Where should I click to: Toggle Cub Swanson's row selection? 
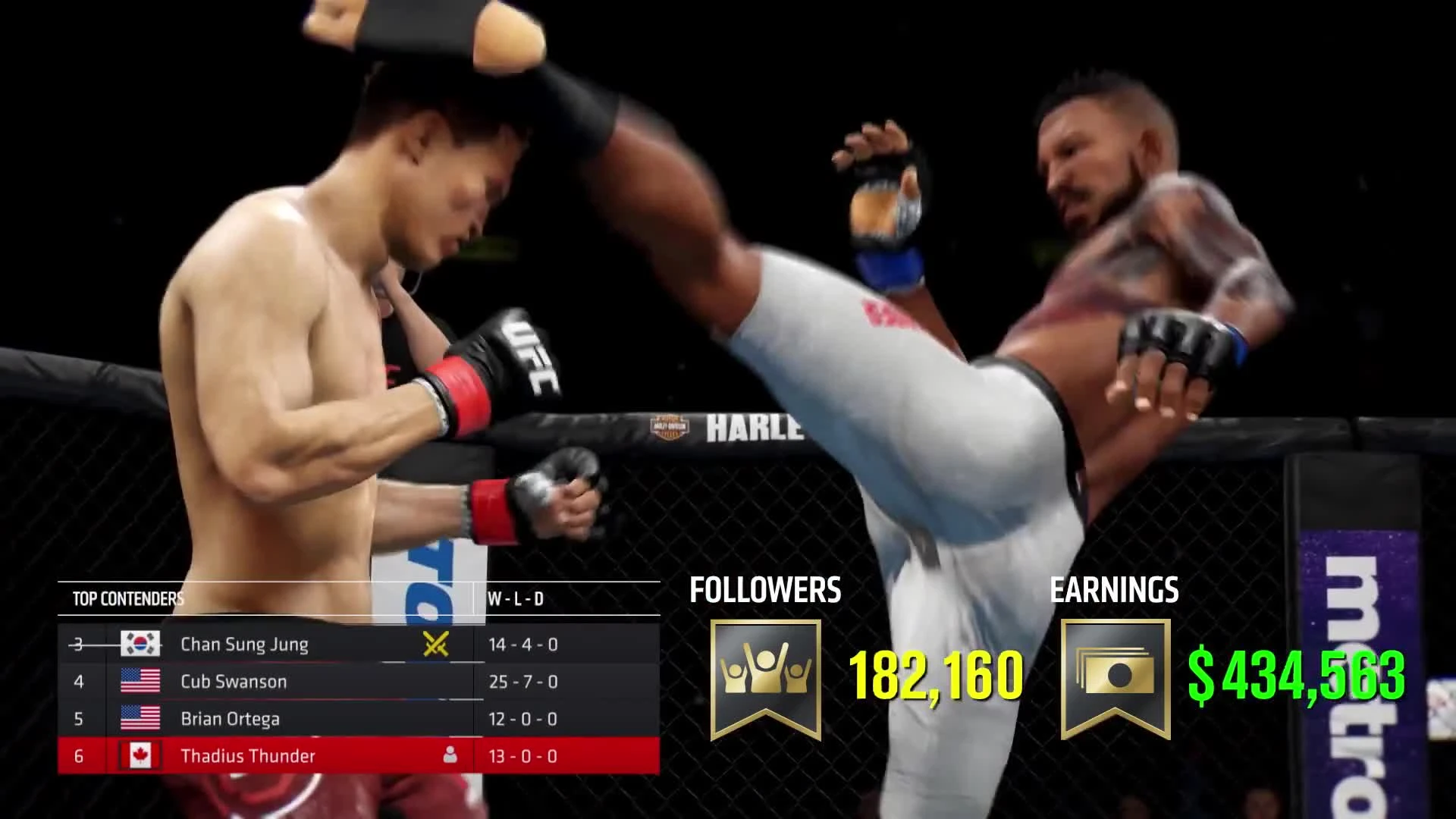pyautogui.click(x=303, y=681)
